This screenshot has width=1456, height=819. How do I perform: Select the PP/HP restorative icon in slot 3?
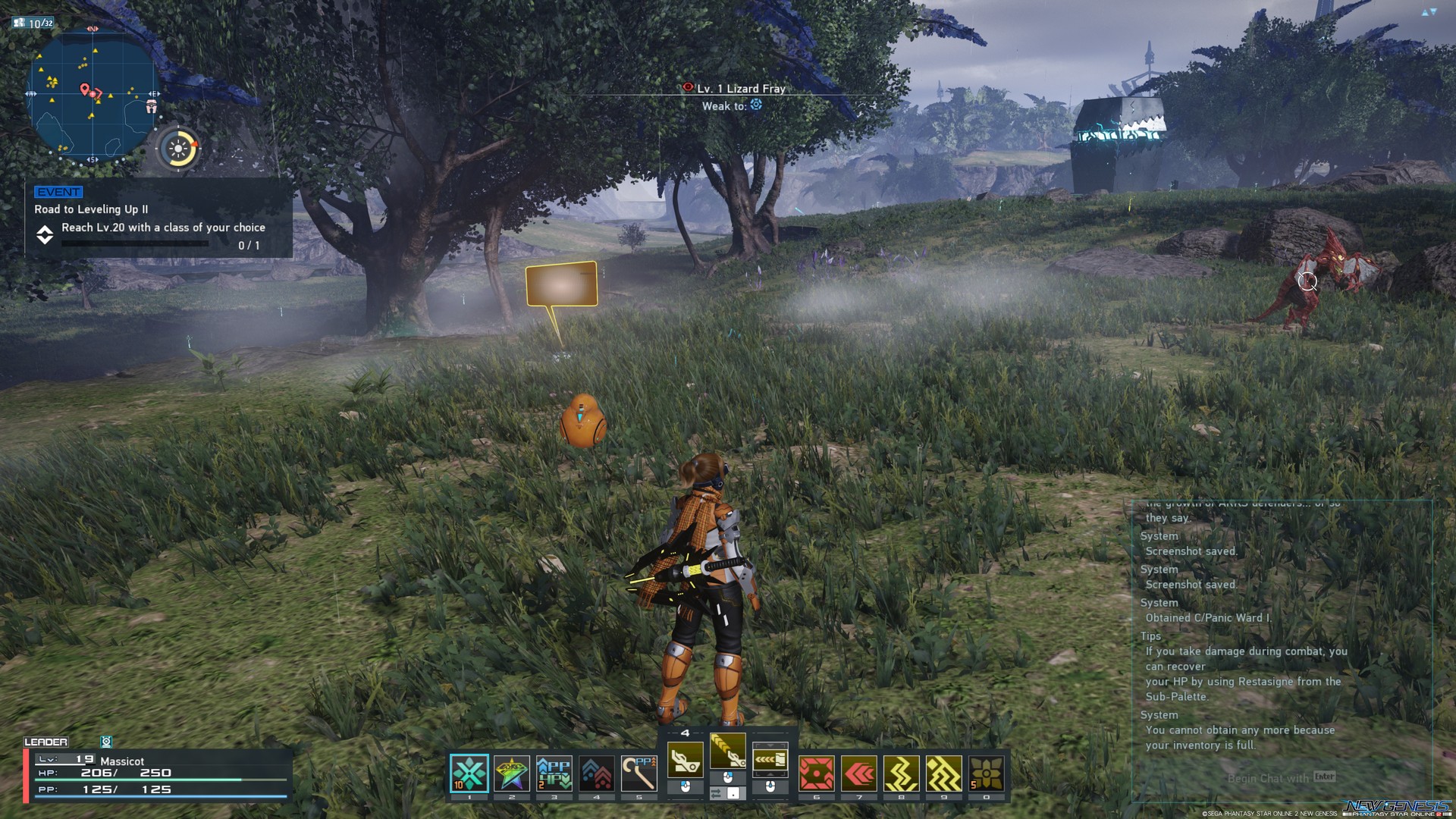coord(554,771)
